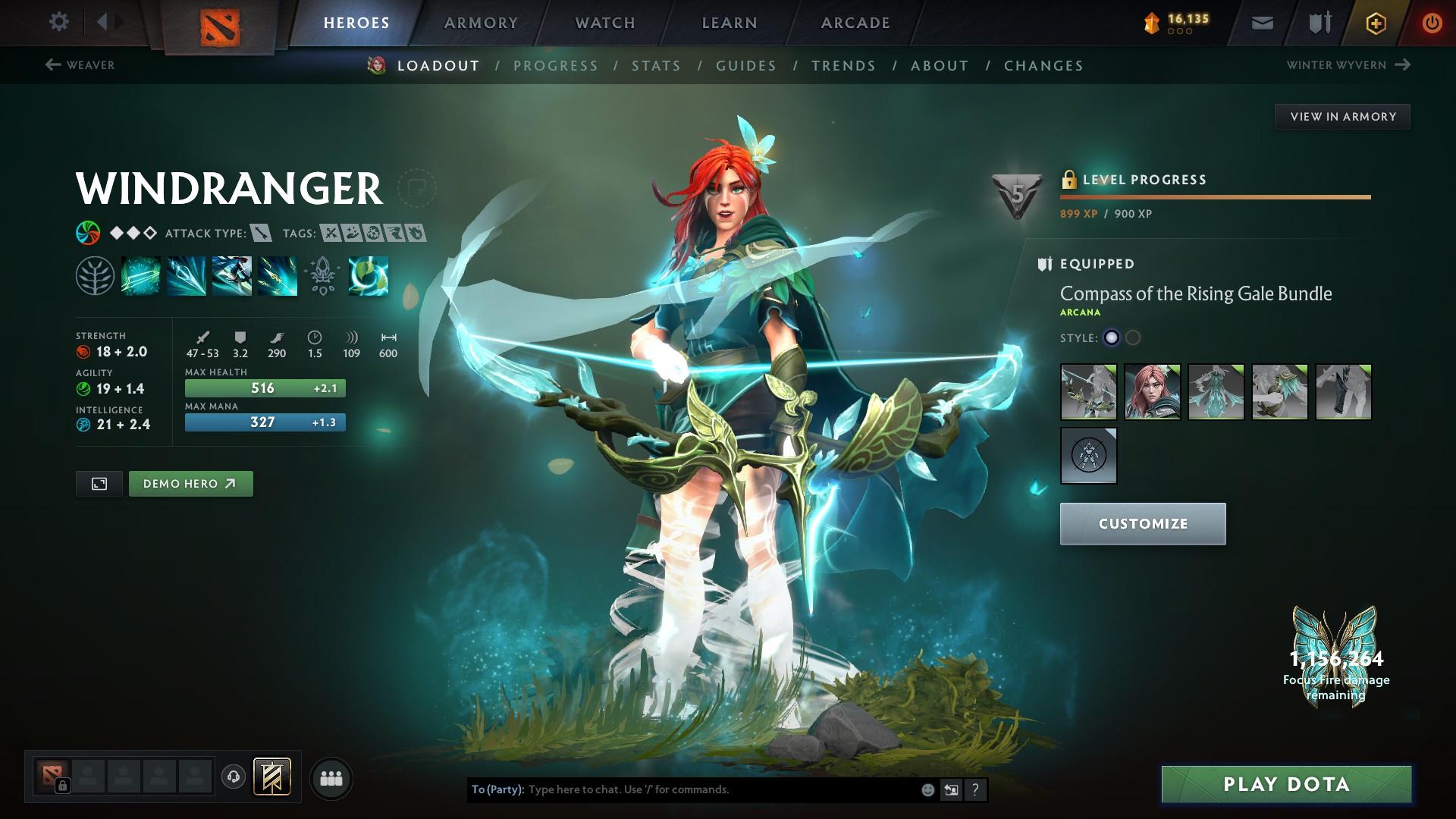1456x819 pixels.
Task: Go back to the Weaver hero page
Action: click(80, 65)
